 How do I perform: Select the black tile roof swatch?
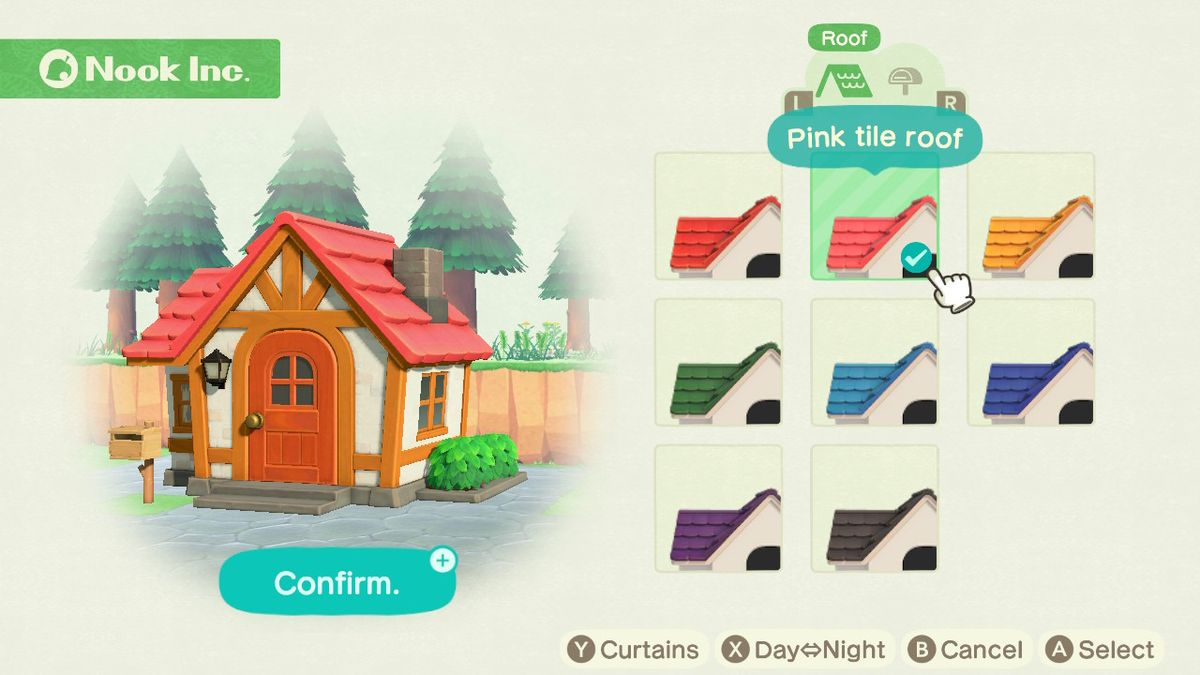click(x=874, y=509)
